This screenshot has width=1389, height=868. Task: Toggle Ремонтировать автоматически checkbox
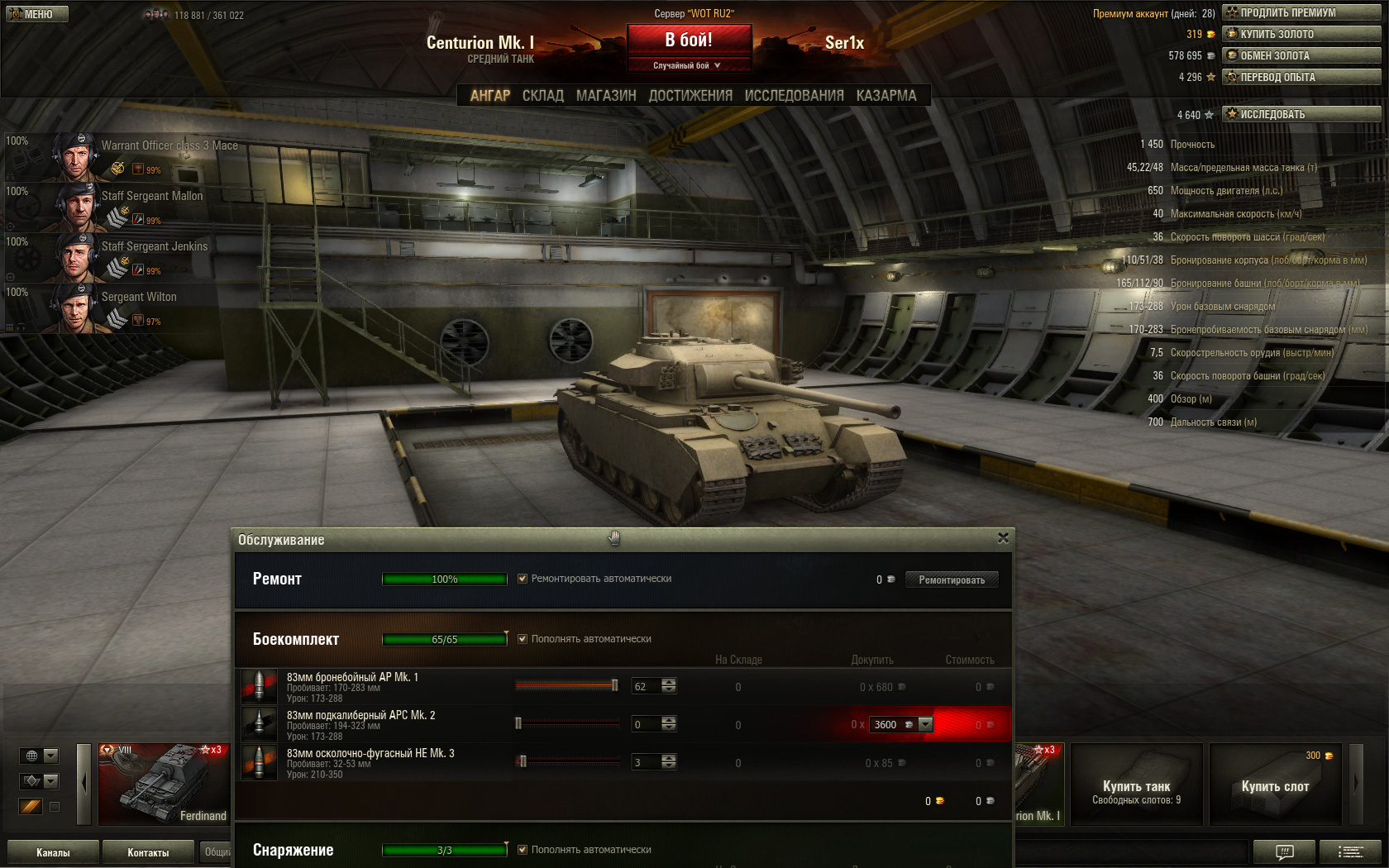tap(523, 579)
